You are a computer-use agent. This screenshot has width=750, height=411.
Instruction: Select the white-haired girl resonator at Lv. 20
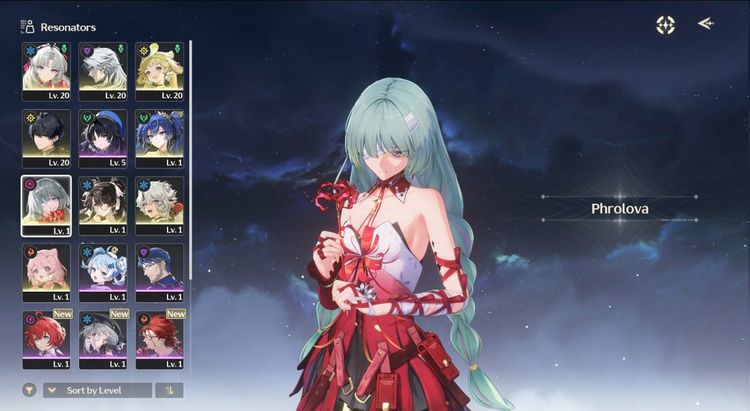click(46, 71)
